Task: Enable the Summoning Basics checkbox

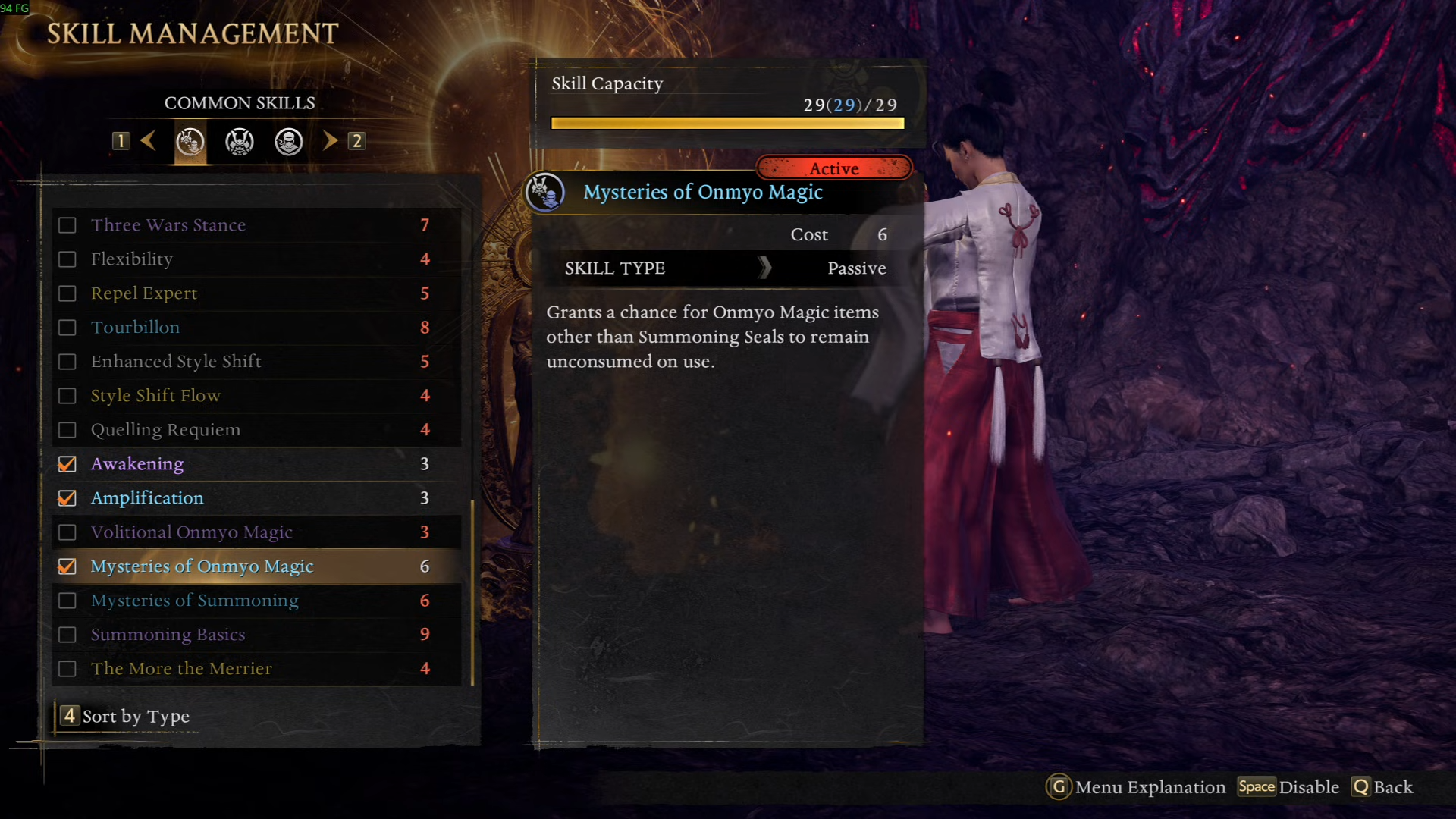Action: coord(67,635)
